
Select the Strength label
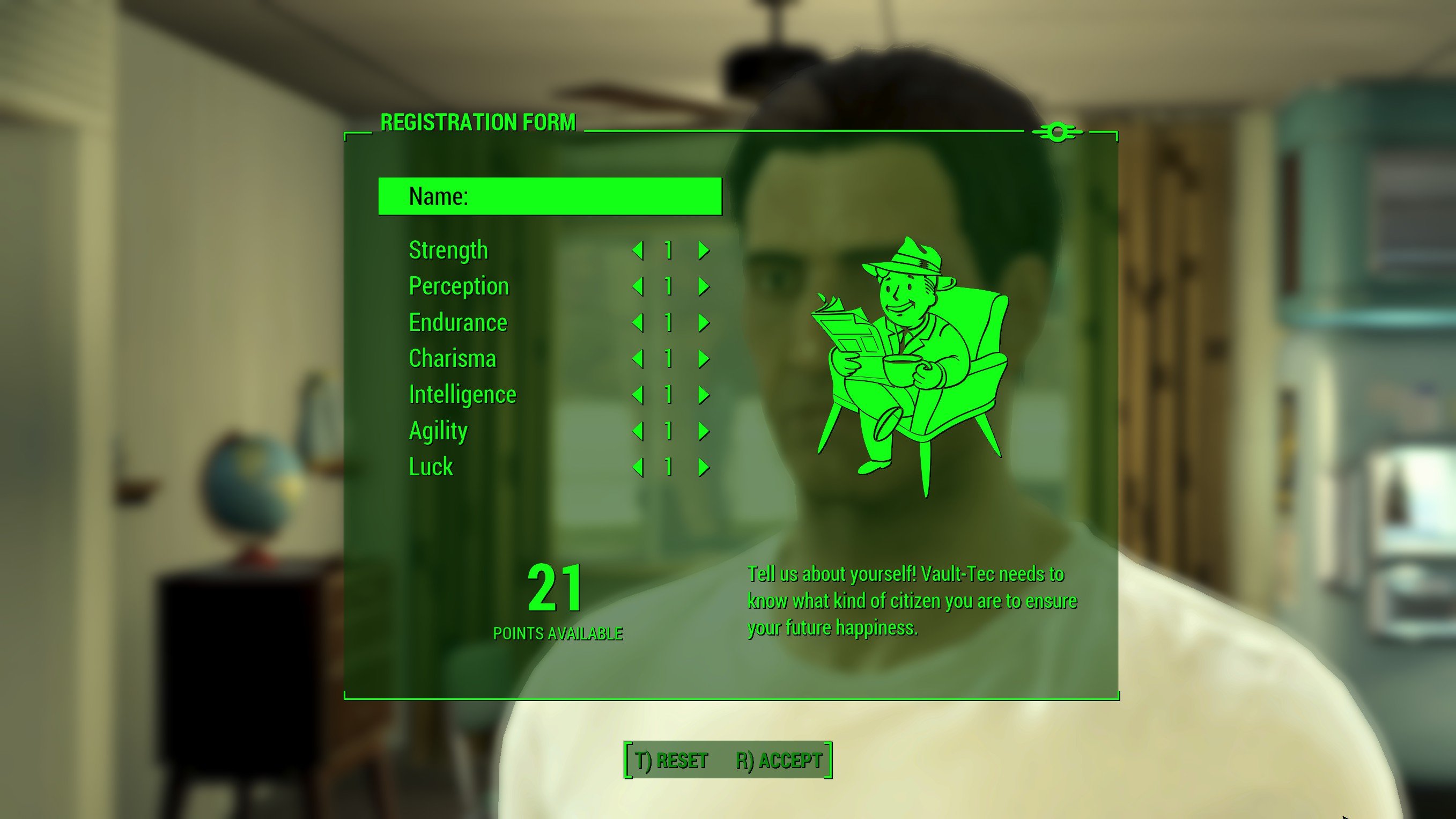[x=448, y=249]
